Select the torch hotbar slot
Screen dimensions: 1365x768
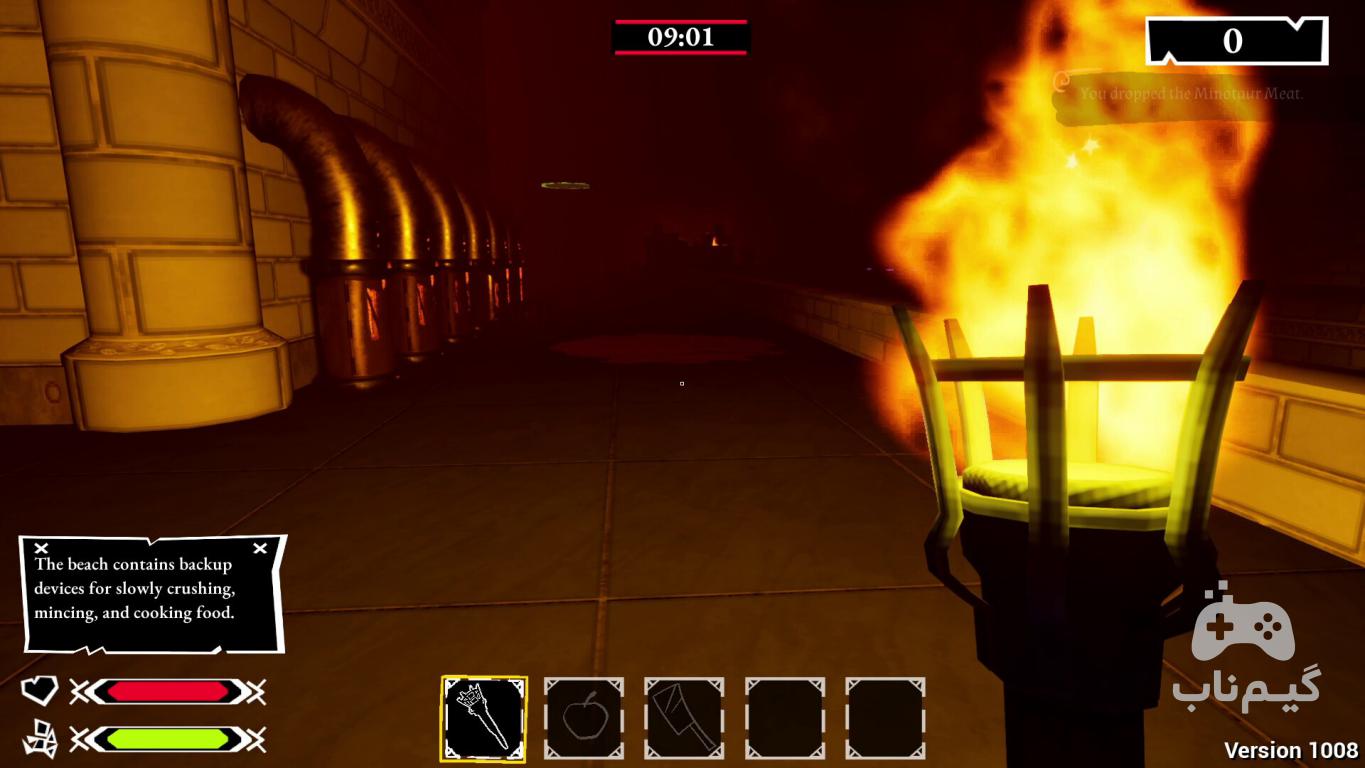click(484, 718)
